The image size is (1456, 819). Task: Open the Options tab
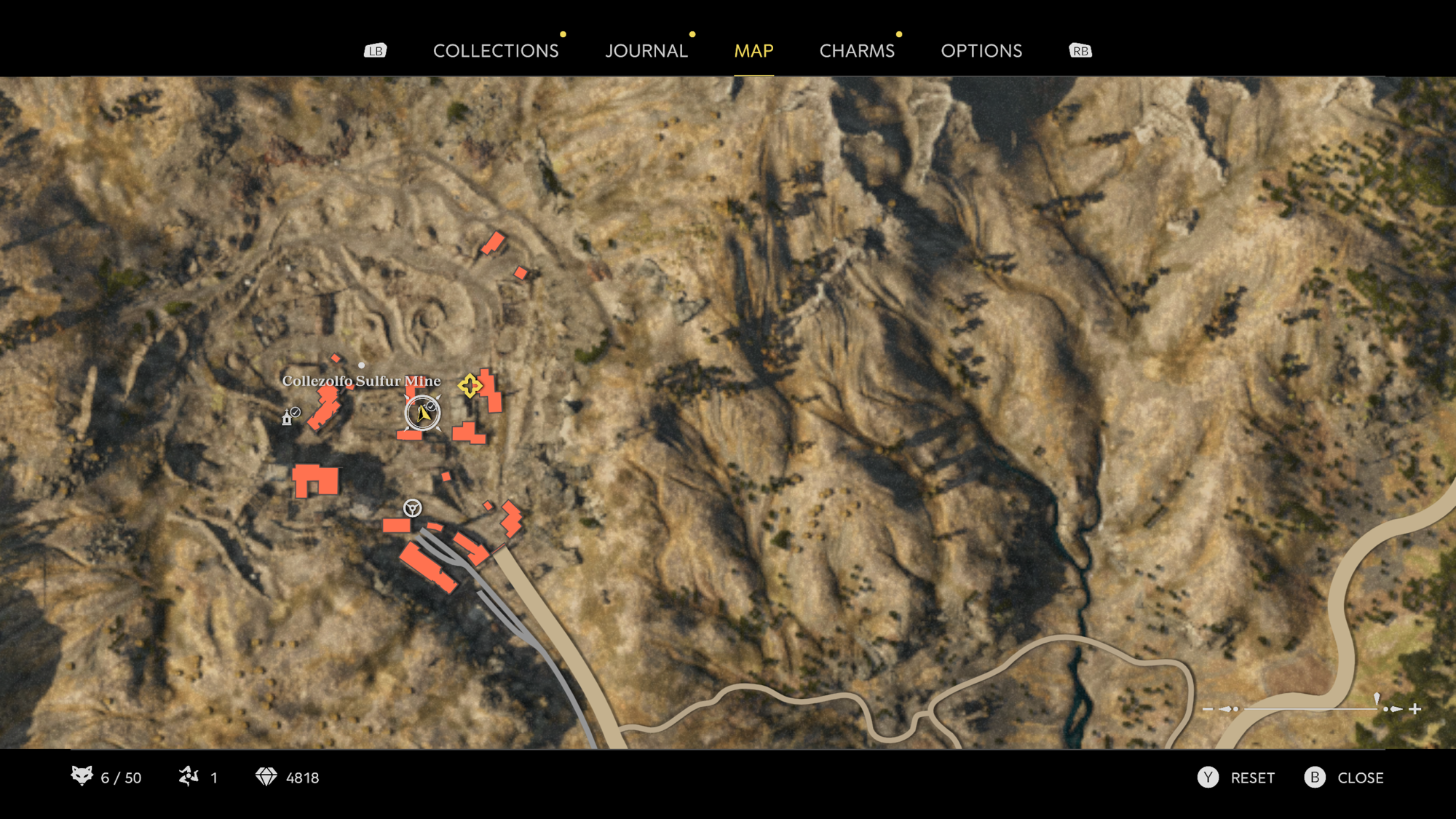pyautogui.click(x=981, y=51)
